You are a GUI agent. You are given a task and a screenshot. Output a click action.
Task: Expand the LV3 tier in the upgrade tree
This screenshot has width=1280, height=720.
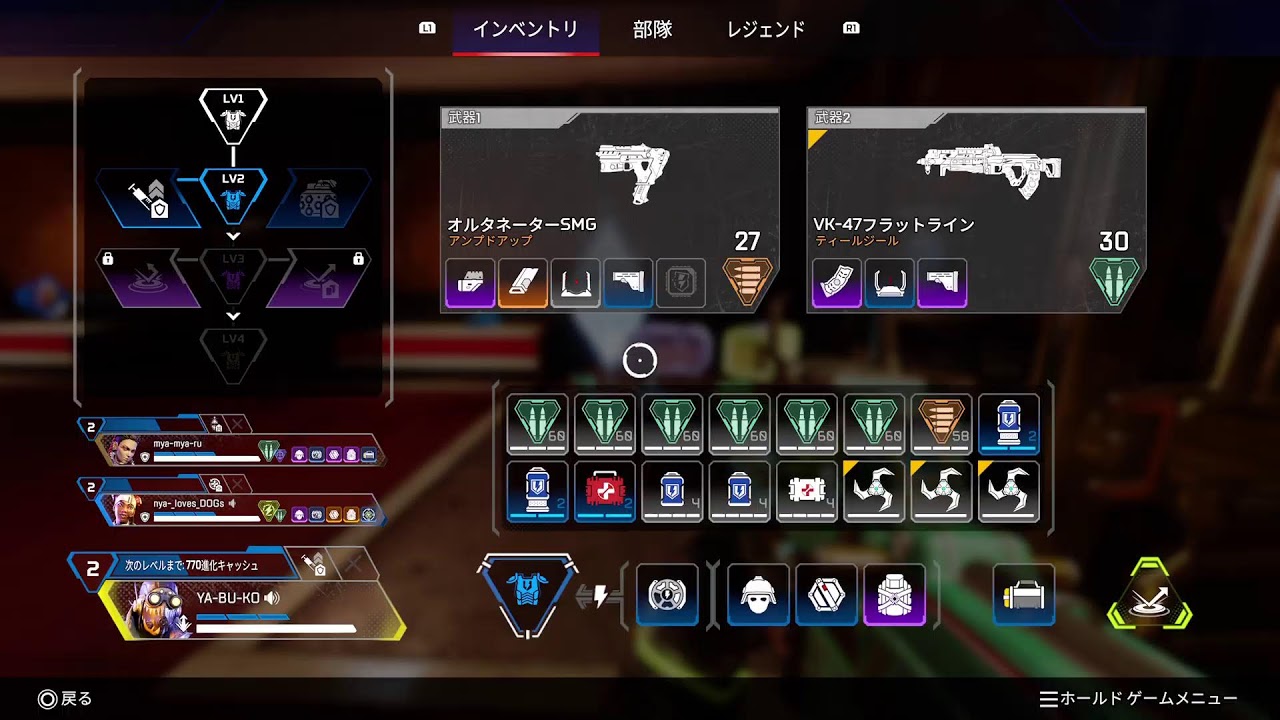pos(234,236)
